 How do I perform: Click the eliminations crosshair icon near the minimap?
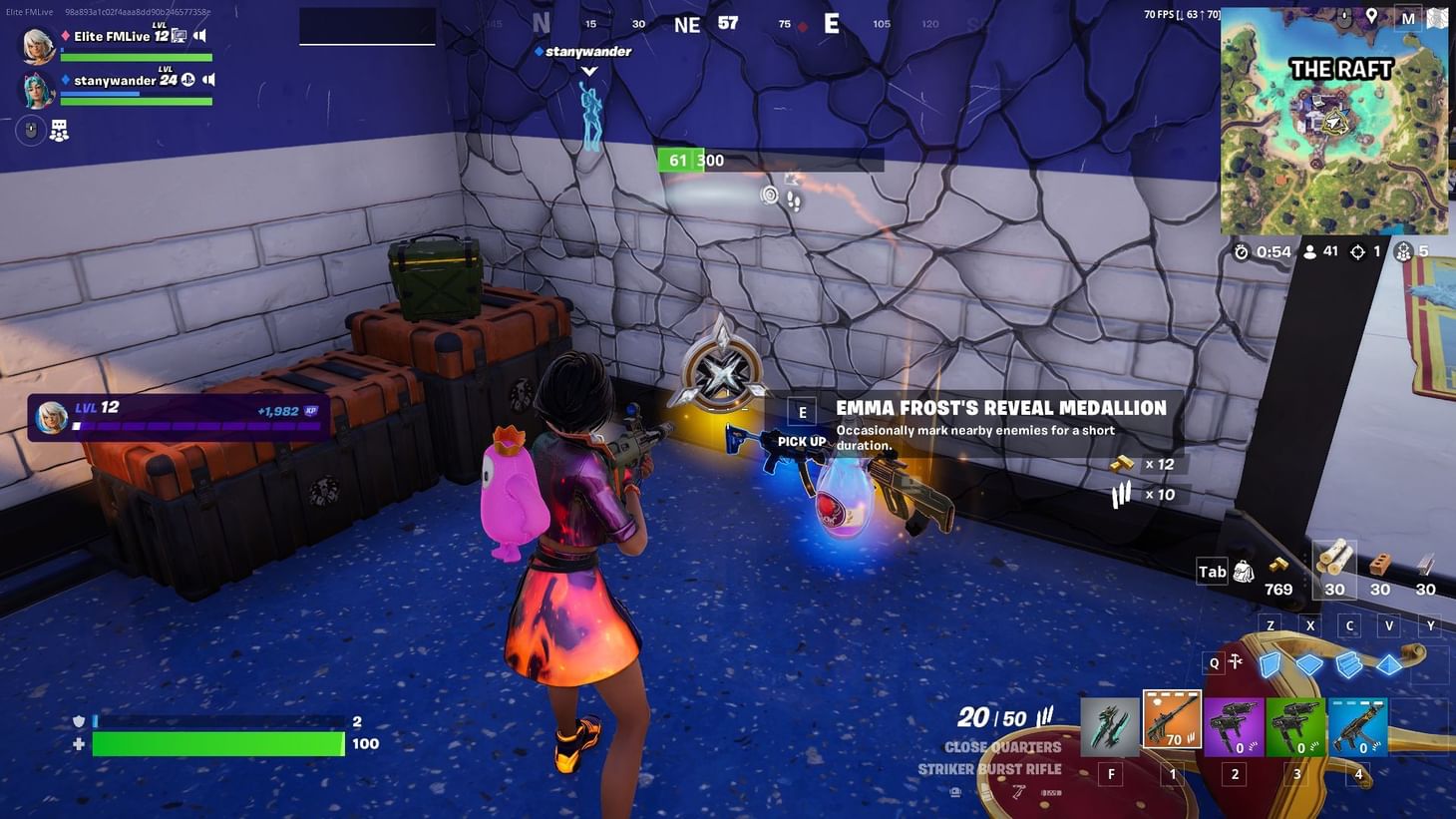click(x=1358, y=251)
